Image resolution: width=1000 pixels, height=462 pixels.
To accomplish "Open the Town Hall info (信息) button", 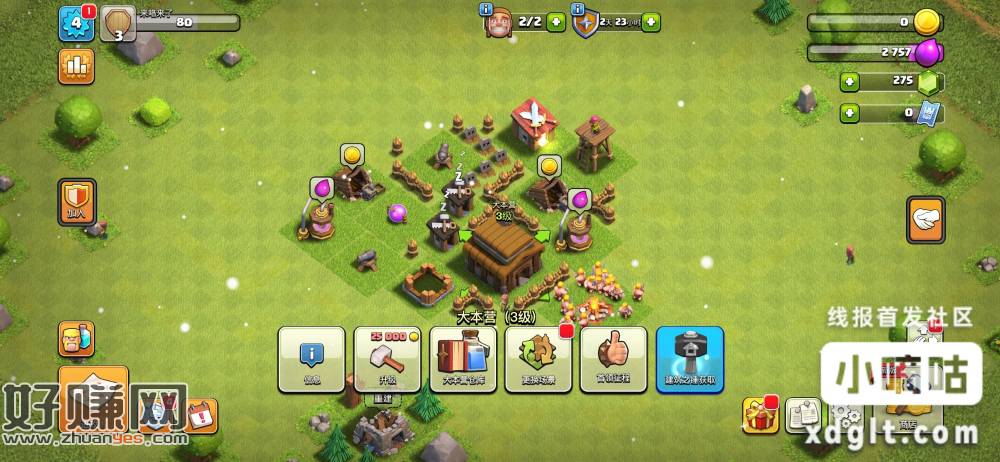I will point(310,358).
